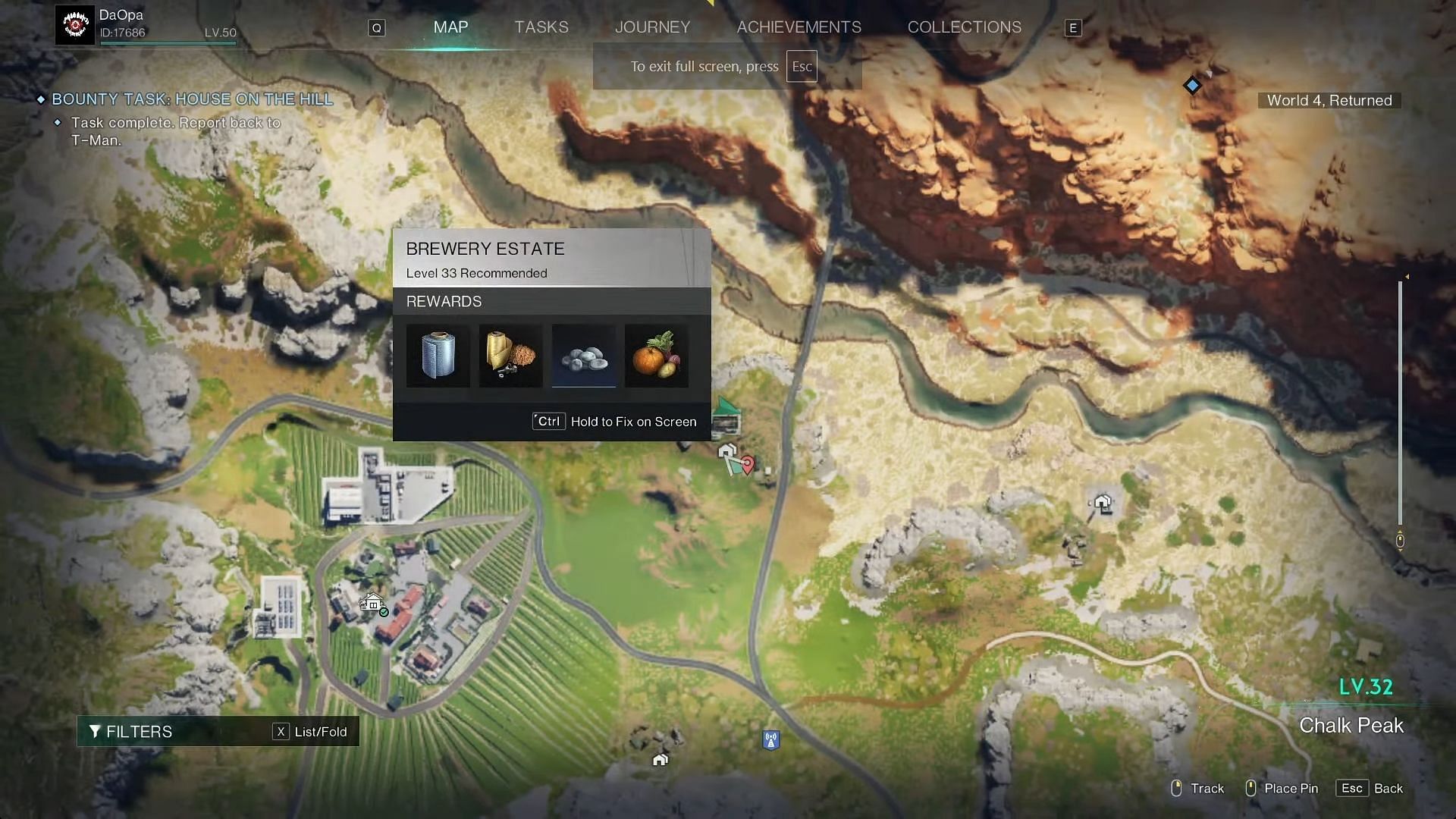Show the Collections tab
The width and height of the screenshot is (1456, 819).
(964, 27)
